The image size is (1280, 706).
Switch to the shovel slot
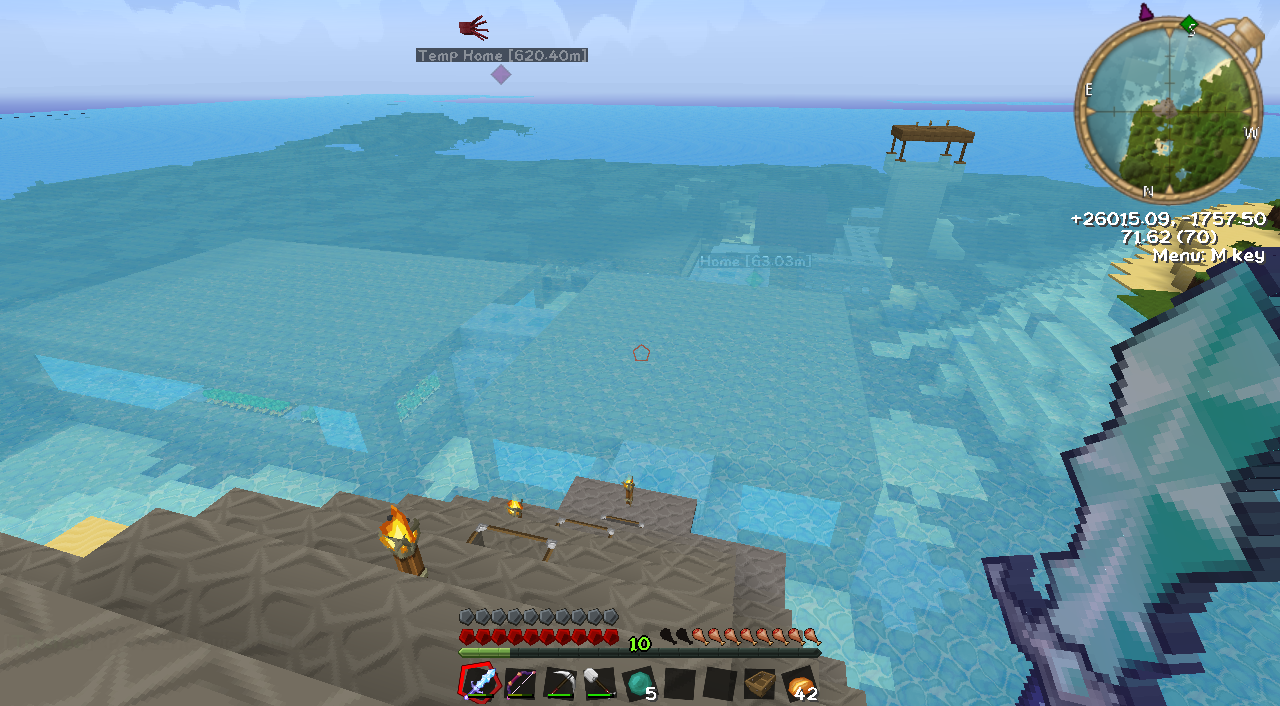point(599,684)
